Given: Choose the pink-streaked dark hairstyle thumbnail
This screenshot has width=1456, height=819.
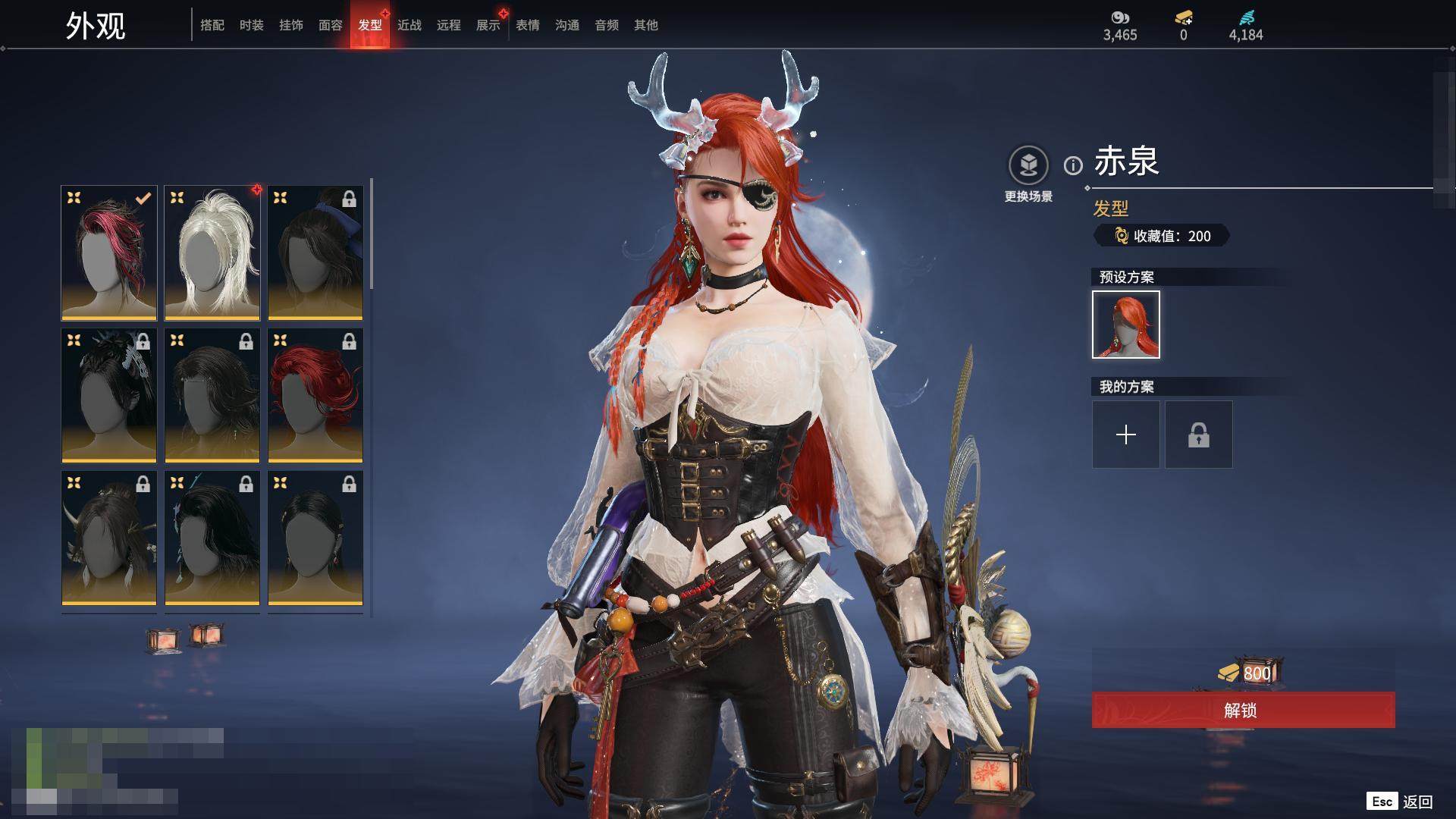Looking at the screenshot, I should (109, 253).
